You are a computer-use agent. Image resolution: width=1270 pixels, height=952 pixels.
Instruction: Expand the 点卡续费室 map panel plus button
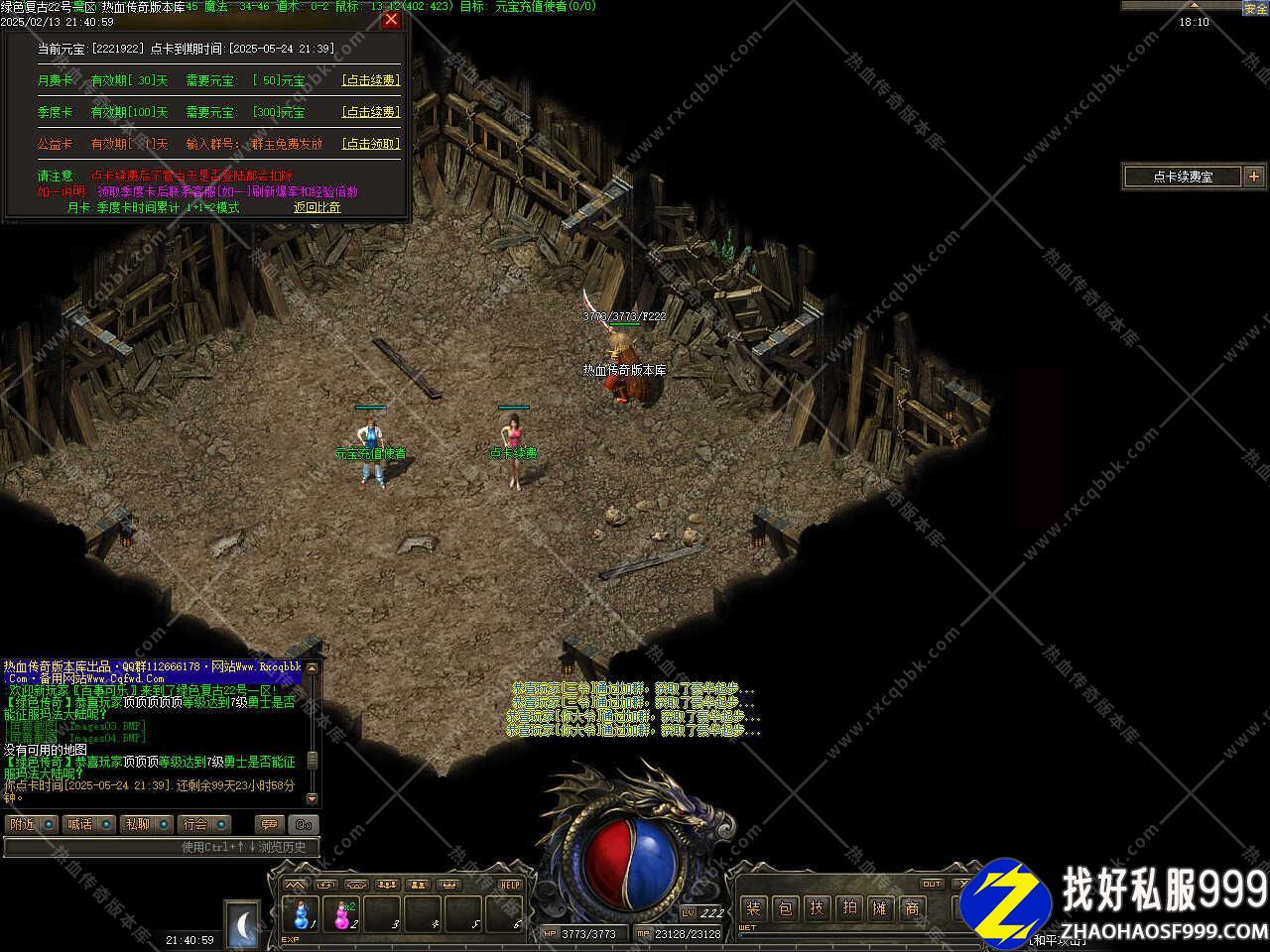pos(1254,177)
